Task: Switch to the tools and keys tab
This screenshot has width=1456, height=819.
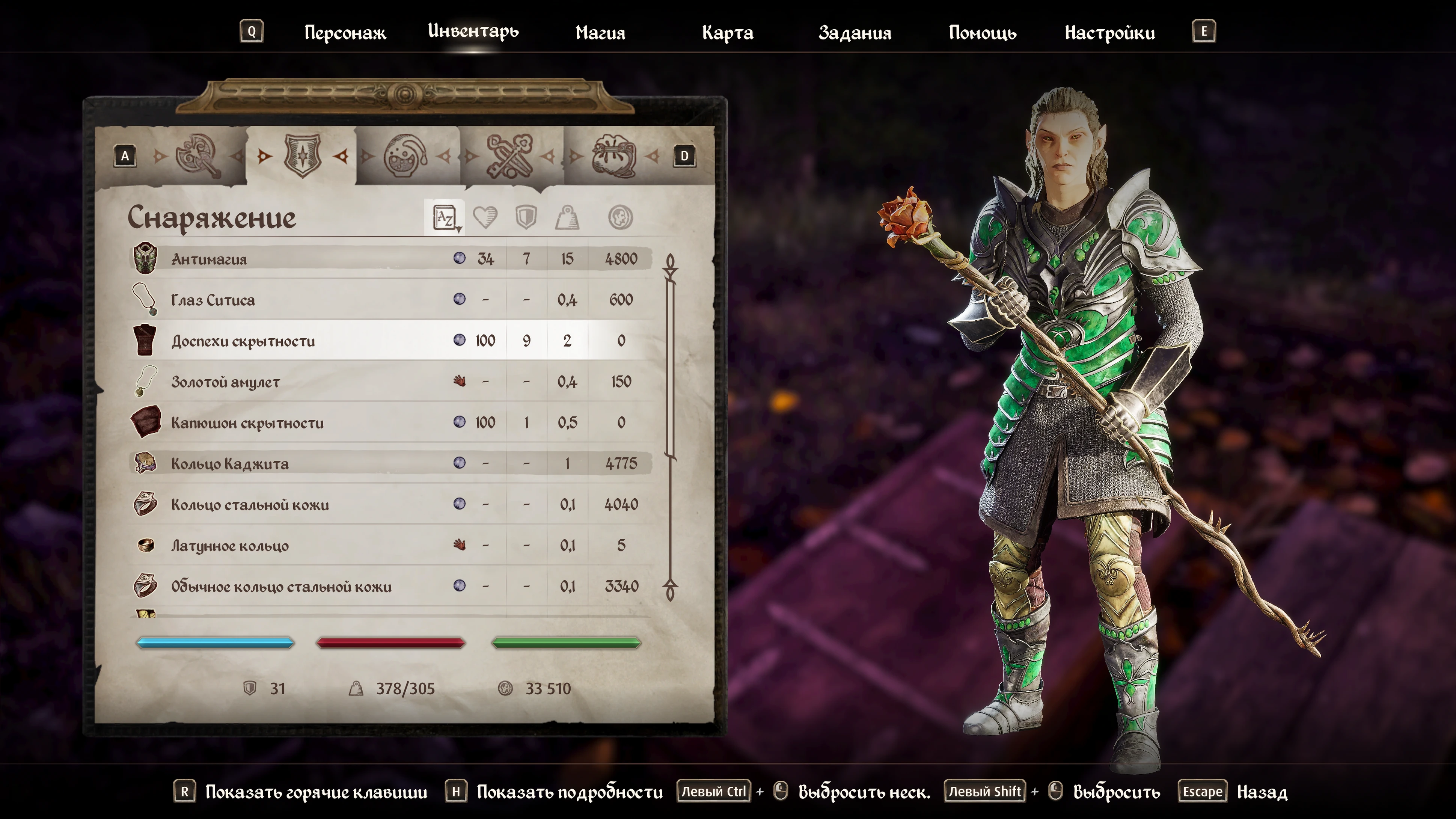Action: tap(509, 155)
